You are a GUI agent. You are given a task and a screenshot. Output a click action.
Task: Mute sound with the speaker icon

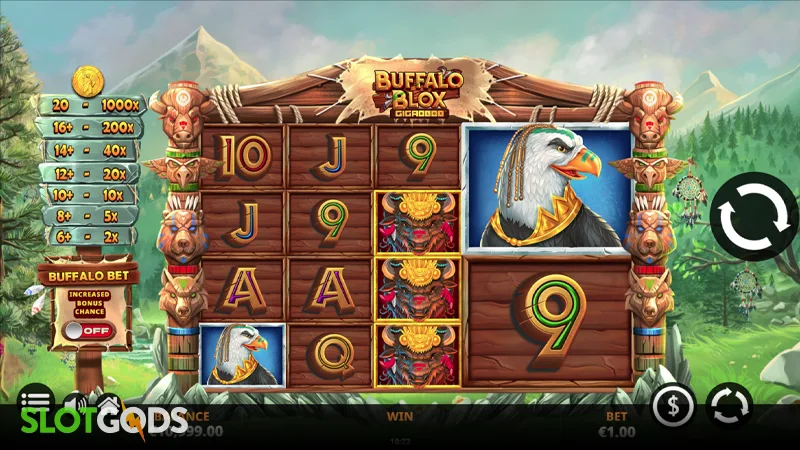(72, 401)
